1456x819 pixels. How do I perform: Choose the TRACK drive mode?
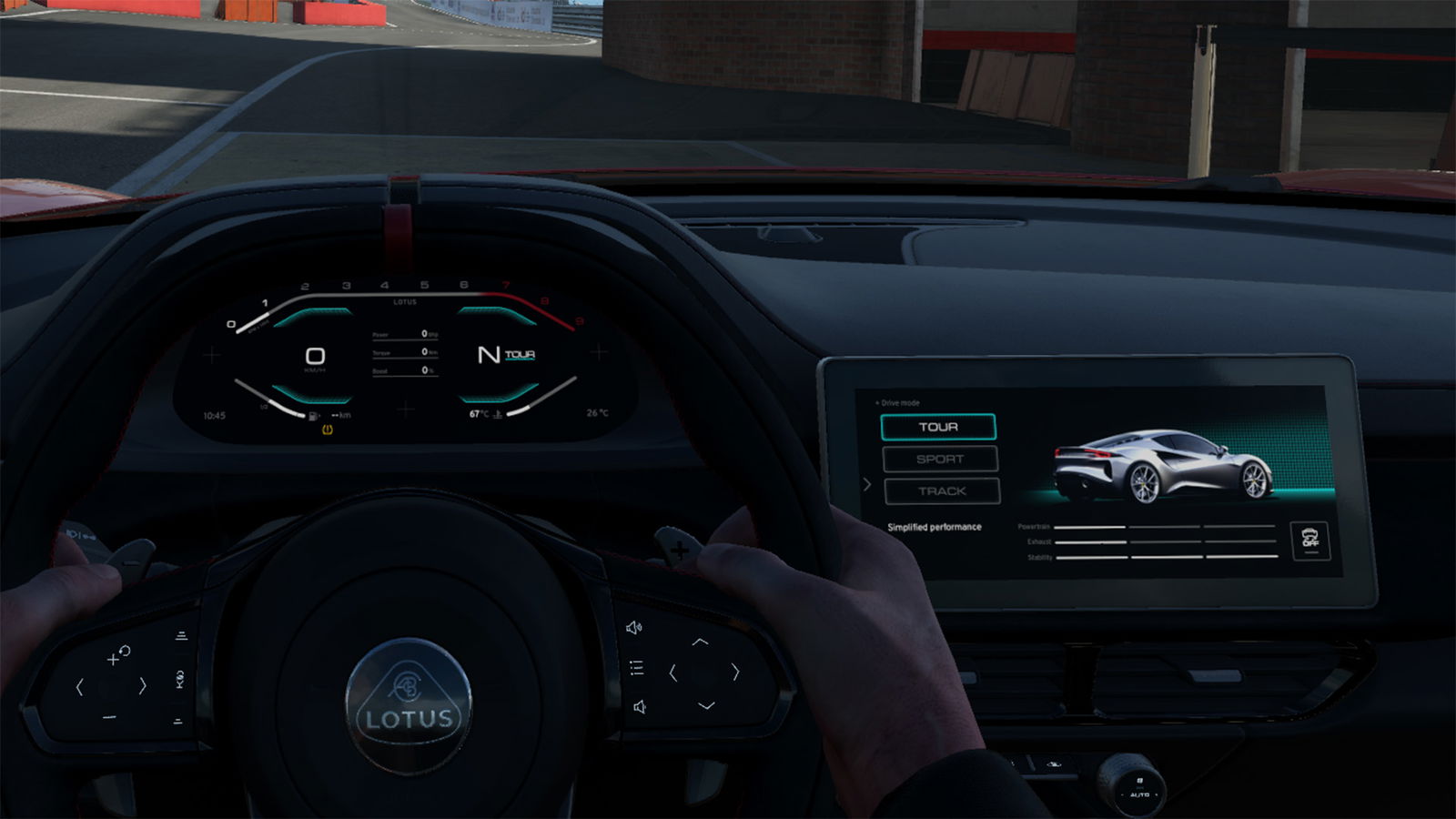tap(942, 491)
